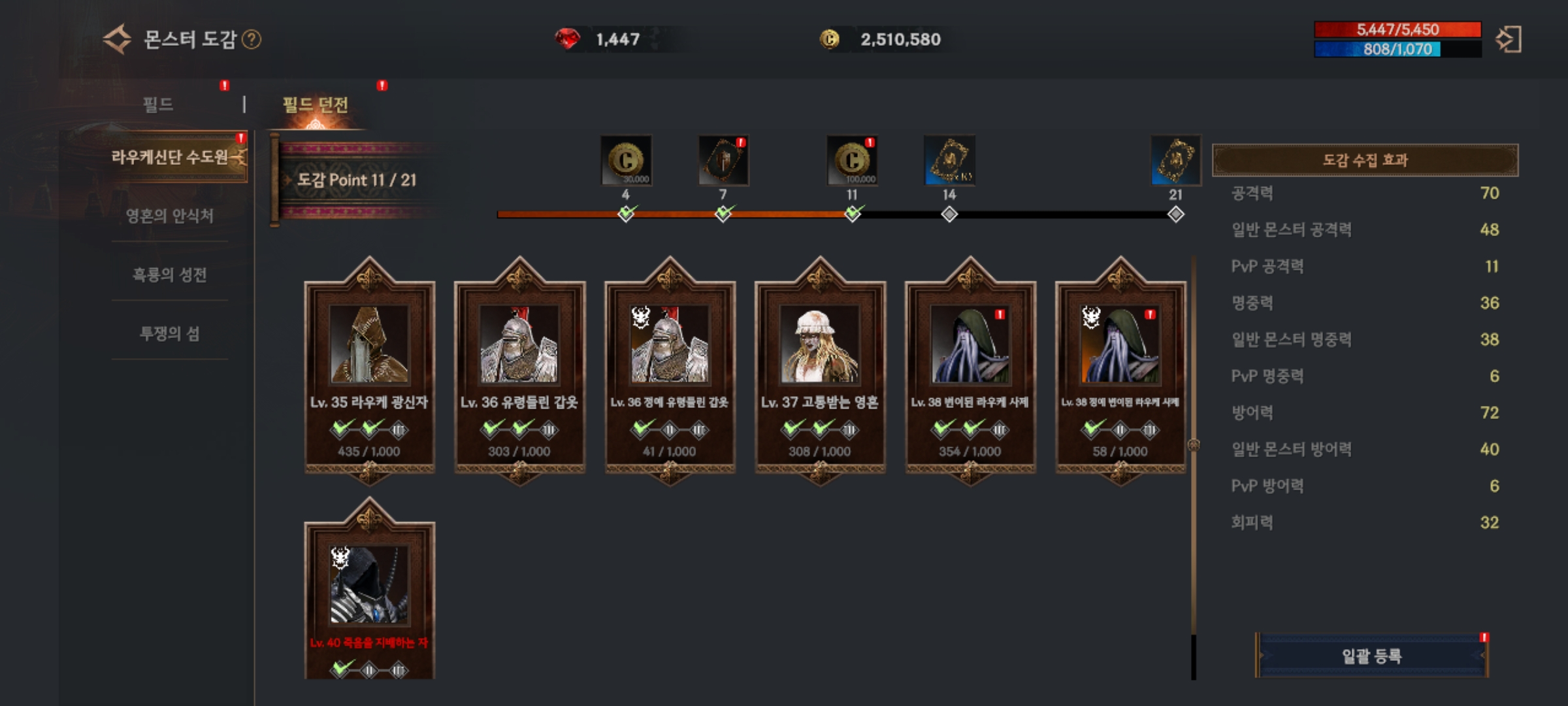Claim the 7-point card reward
Viewport: 1568px width, 706px height.
723,161
